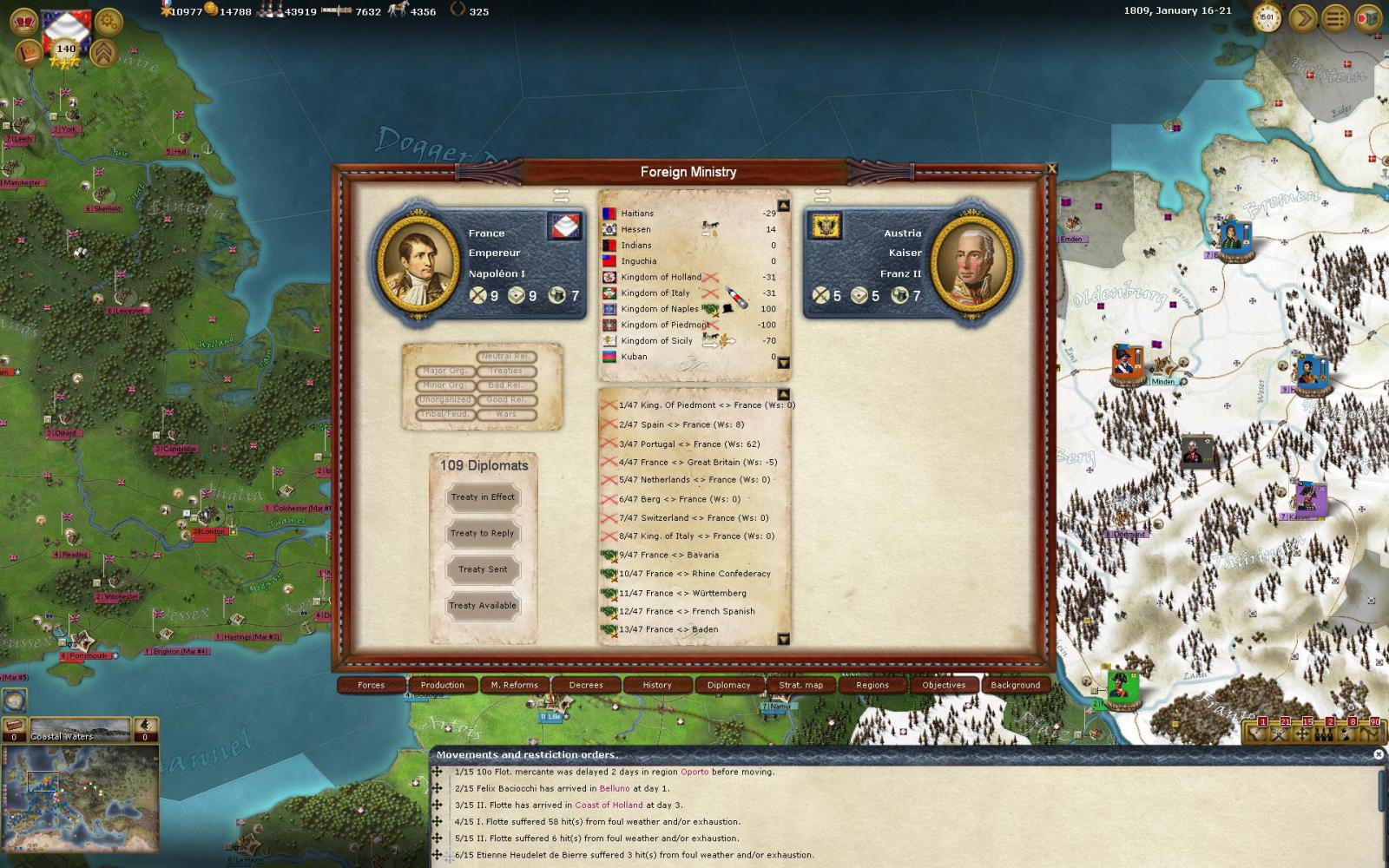This screenshot has height=868, width=1389.
Task: Open the History tab
Action: [x=657, y=685]
